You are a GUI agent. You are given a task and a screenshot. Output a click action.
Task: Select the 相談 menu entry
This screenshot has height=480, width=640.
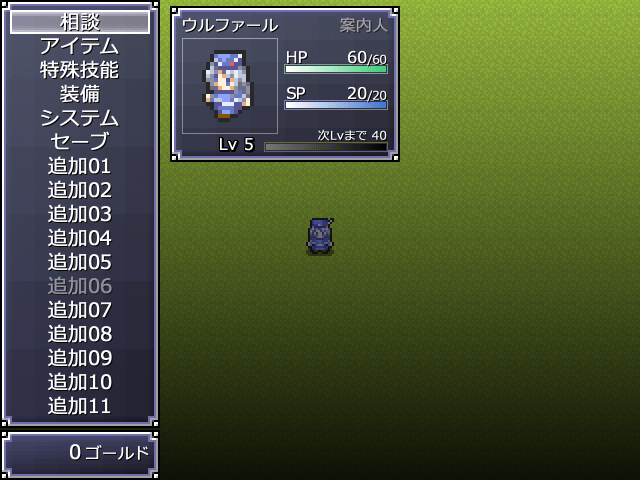[x=80, y=22]
